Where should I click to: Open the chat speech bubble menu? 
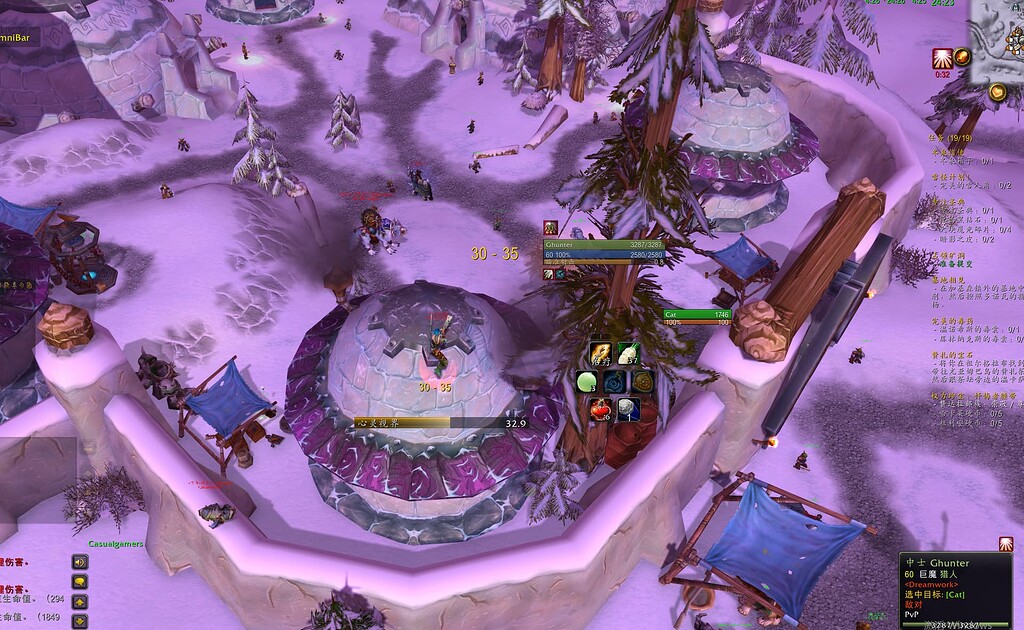[x=79, y=581]
